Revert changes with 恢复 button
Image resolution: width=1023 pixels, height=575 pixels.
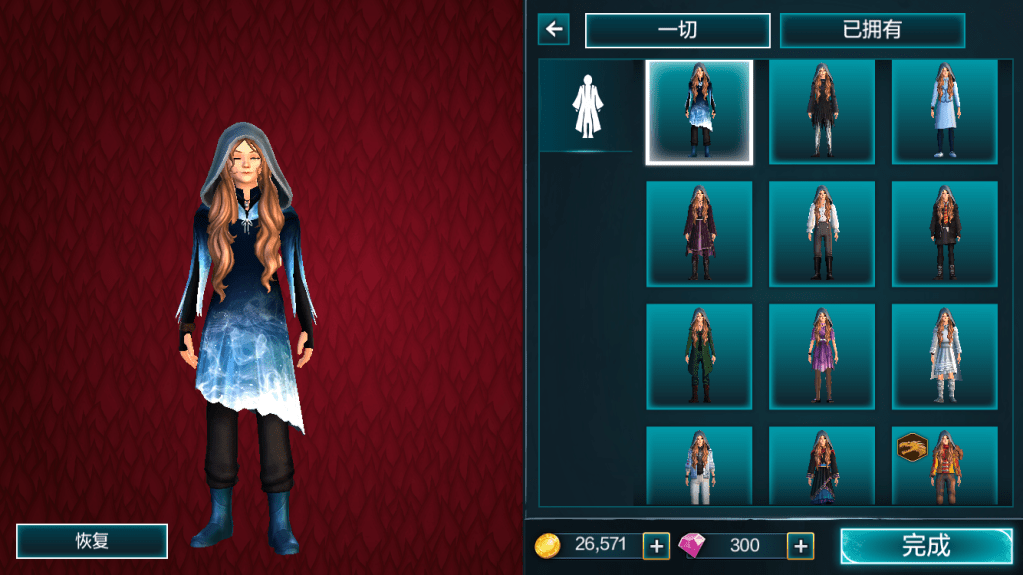click(92, 541)
